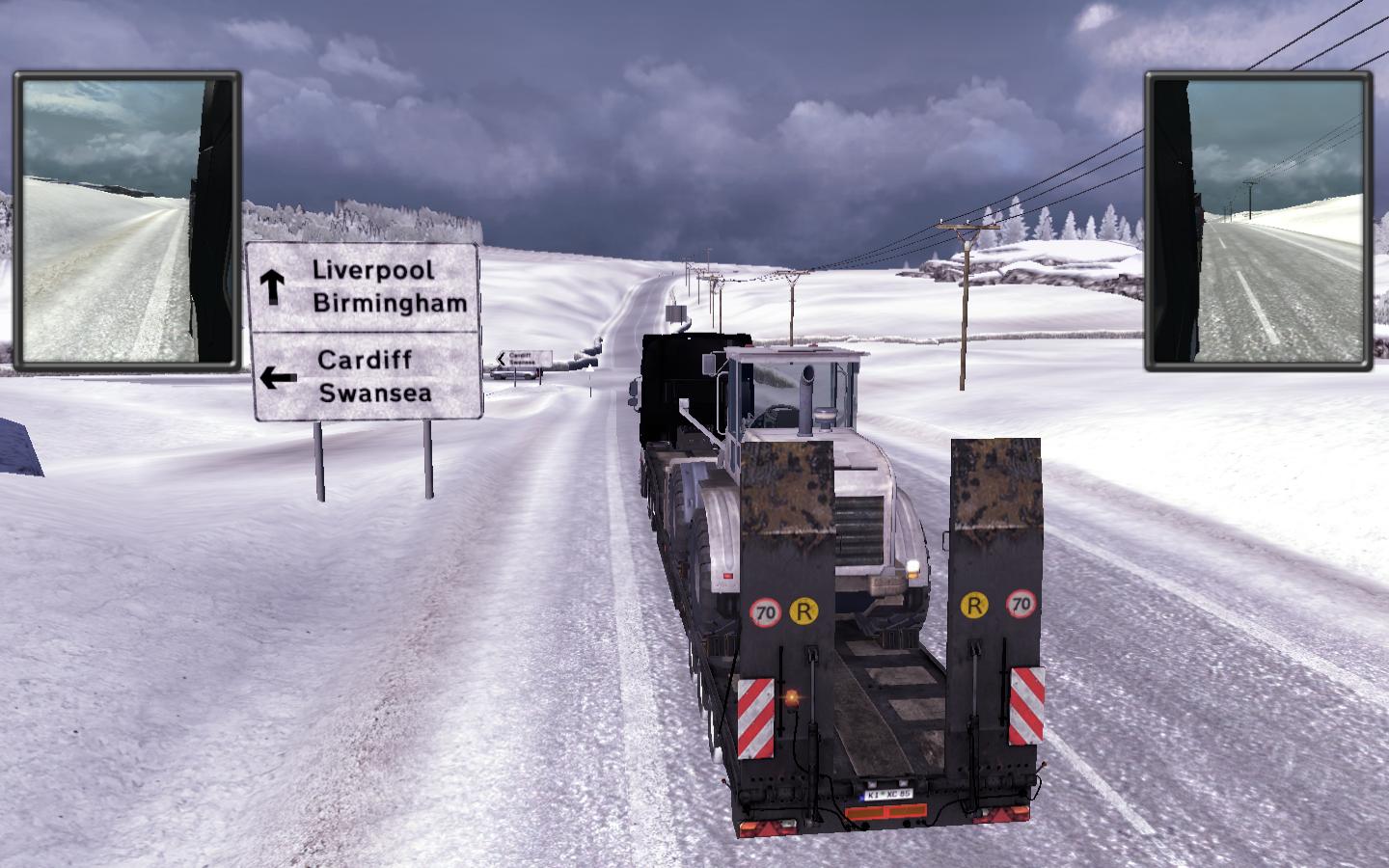Click the left rear-view mirror panel
Screen dimensions: 1389x868
[x=127, y=221]
